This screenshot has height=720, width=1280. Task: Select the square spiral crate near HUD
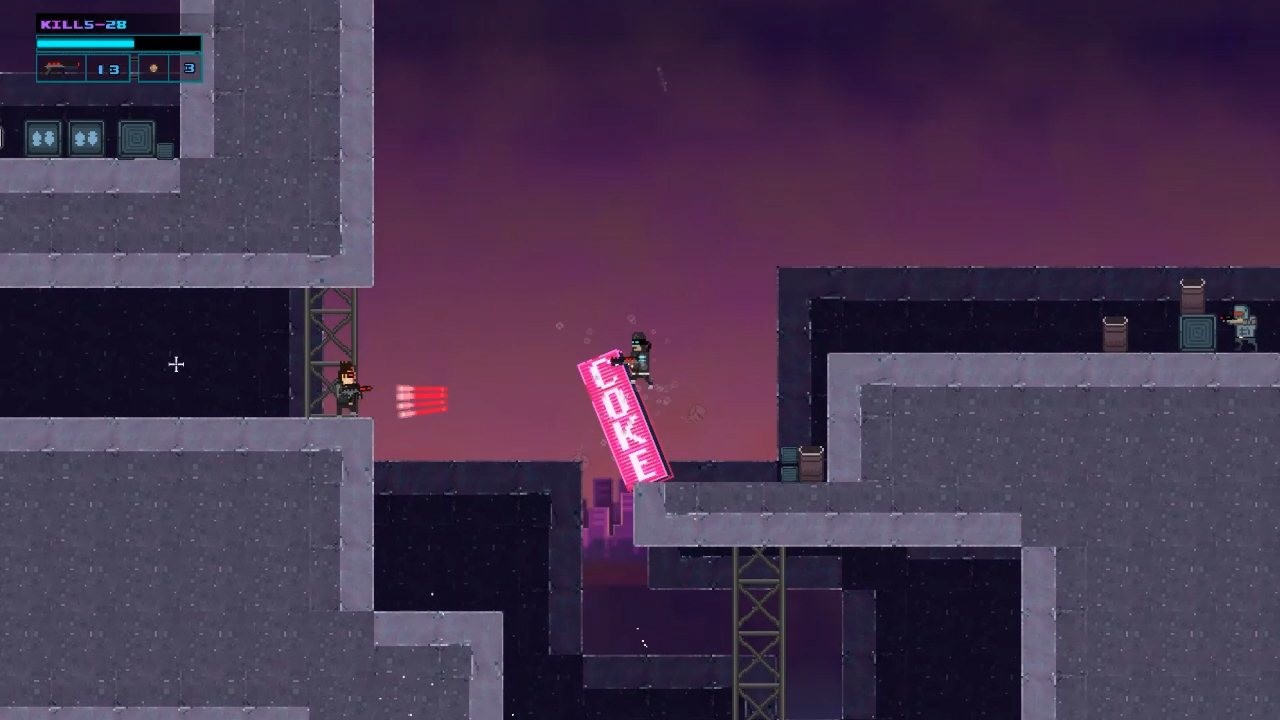(136, 139)
